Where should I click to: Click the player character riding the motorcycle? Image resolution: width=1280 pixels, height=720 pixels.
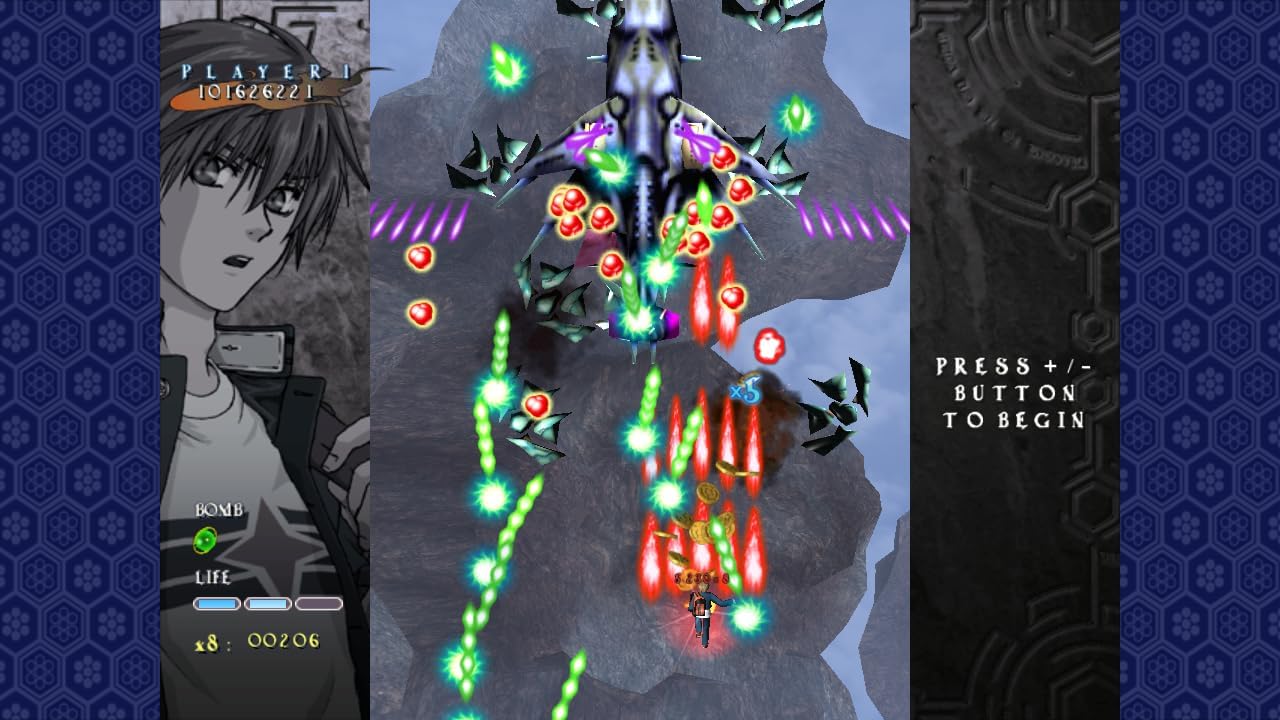(x=703, y=612)
